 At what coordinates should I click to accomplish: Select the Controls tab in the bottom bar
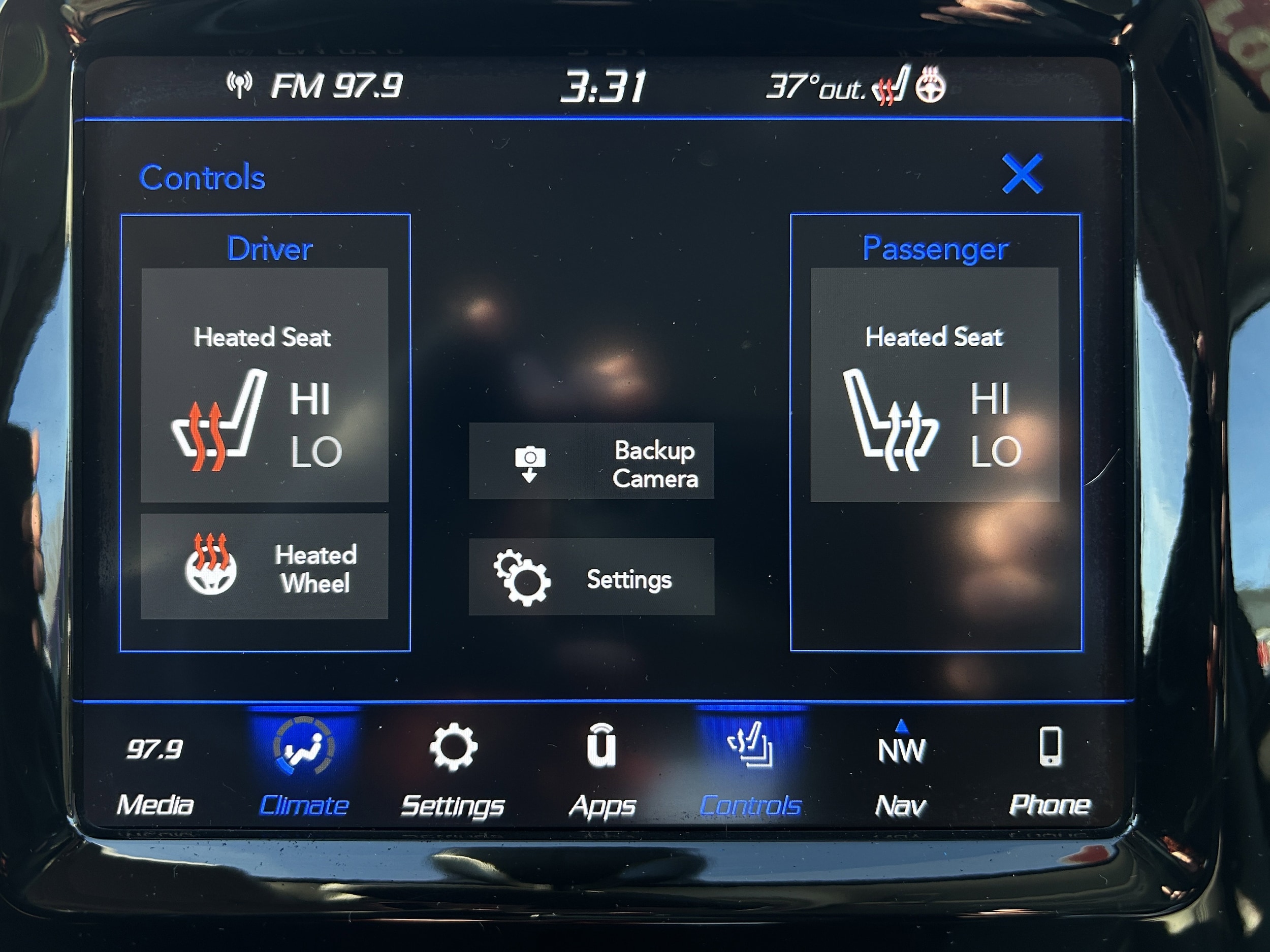click(x=750, y=771)
